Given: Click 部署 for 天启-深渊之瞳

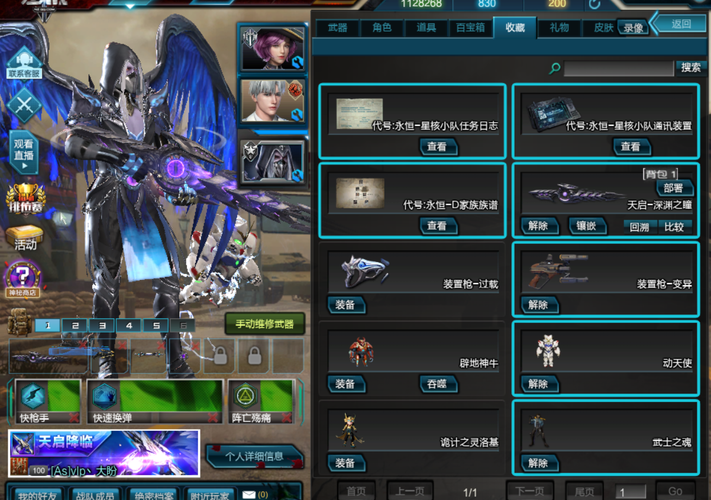Looking at the screenshot, I should click(x=672, y=188).
